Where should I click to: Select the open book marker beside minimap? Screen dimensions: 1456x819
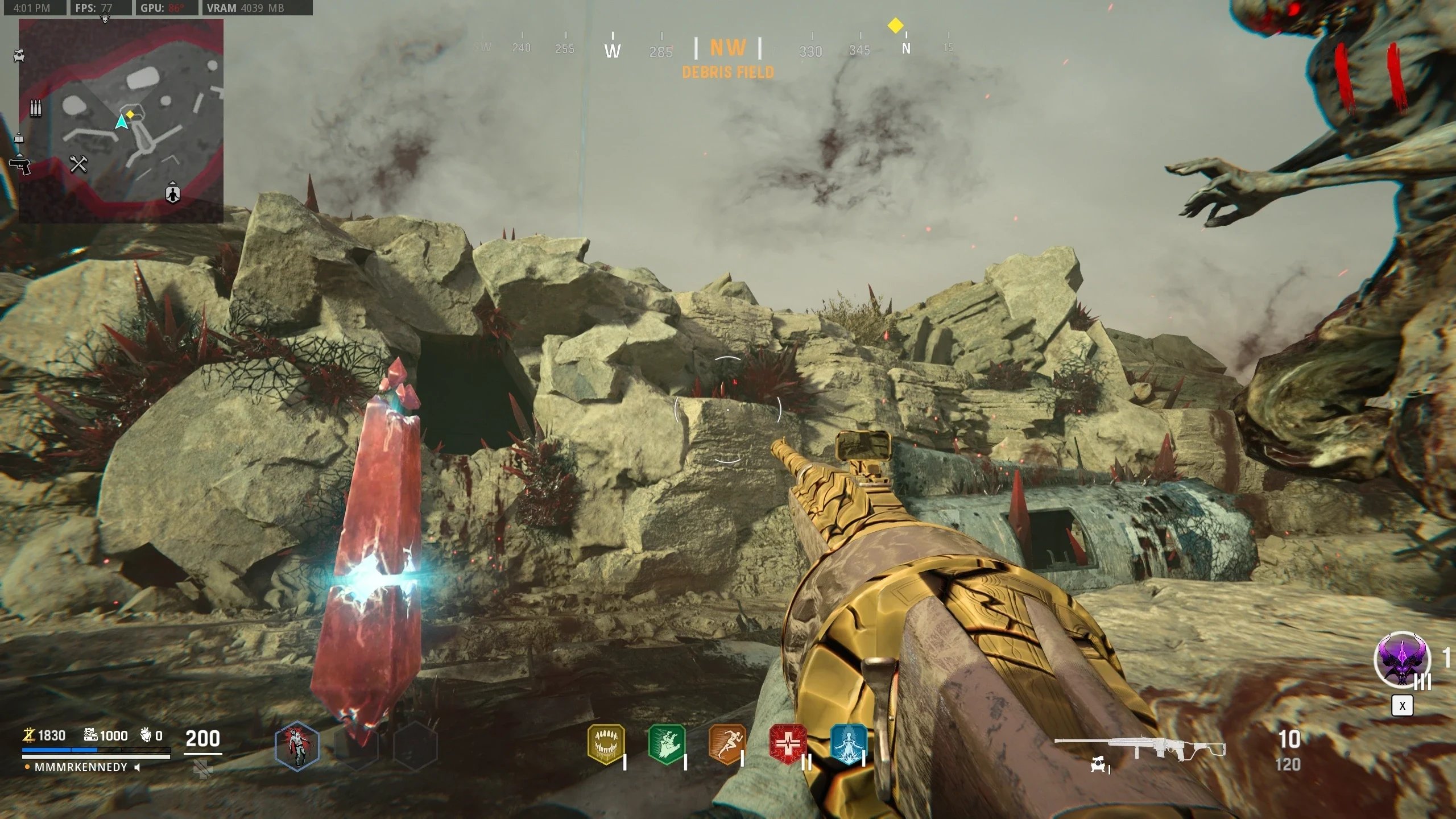(x=19, y=139)
